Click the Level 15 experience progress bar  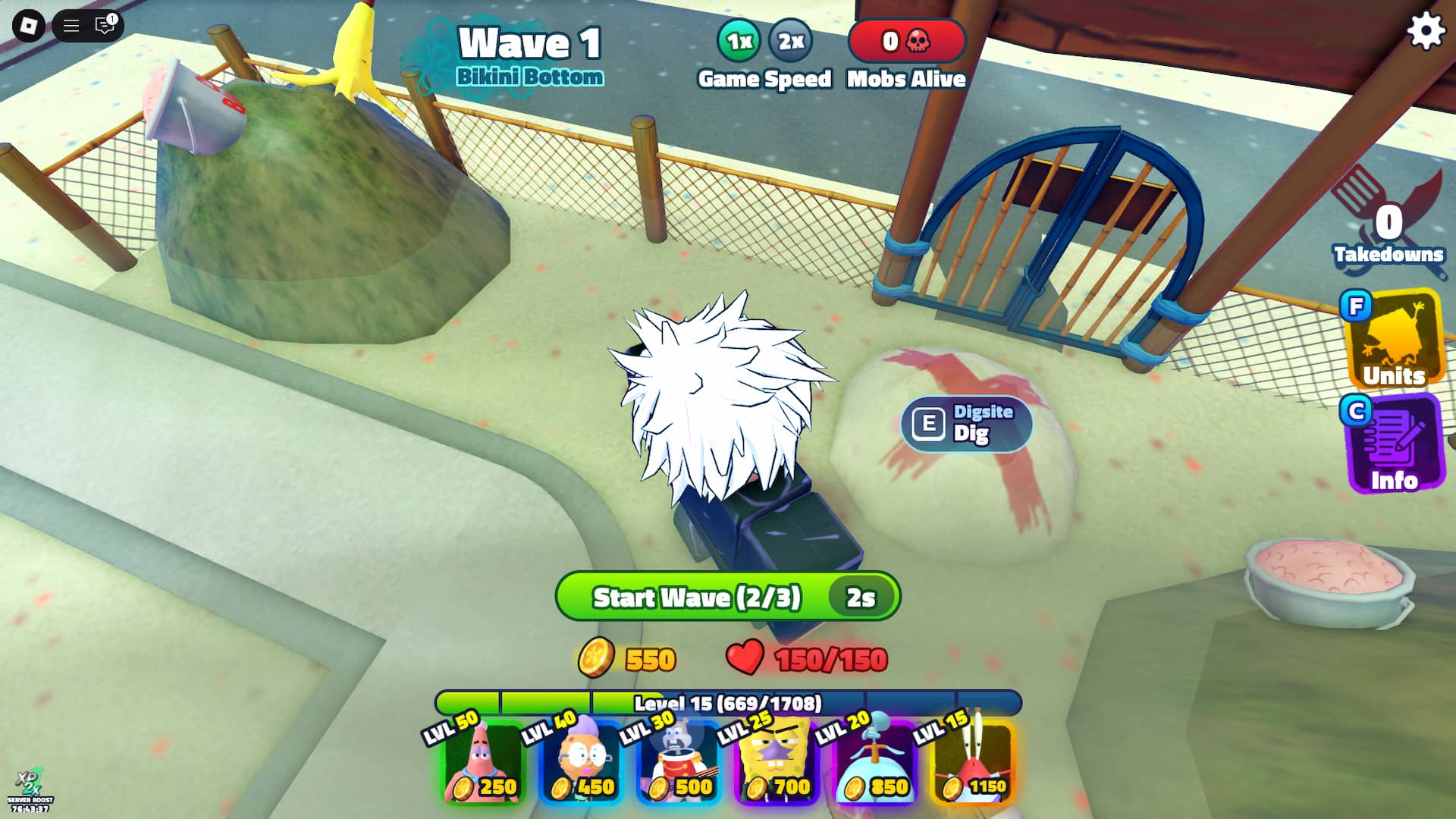pyautogui.click(x=728, y=704)
